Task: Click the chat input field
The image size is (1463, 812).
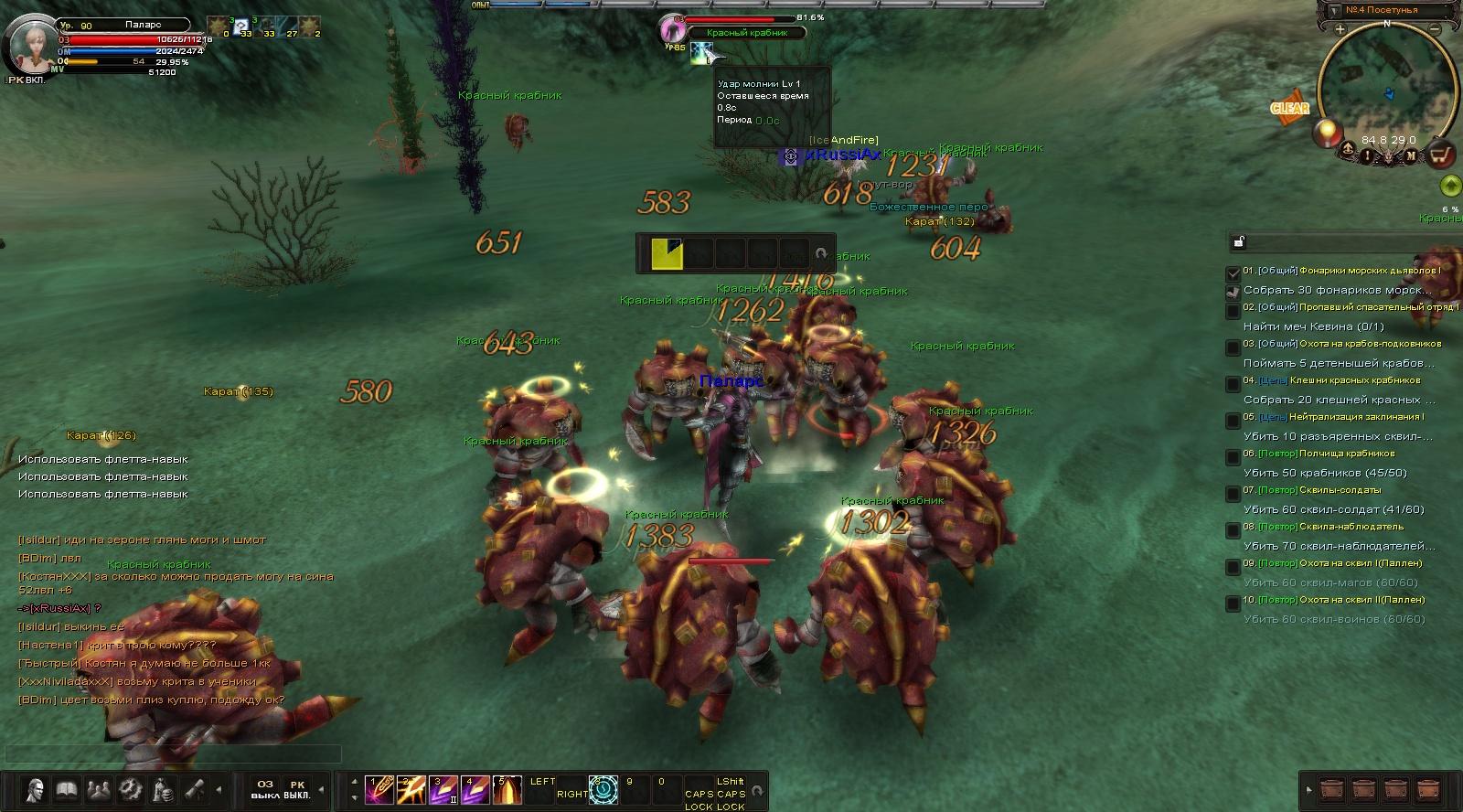Action: 174,754
